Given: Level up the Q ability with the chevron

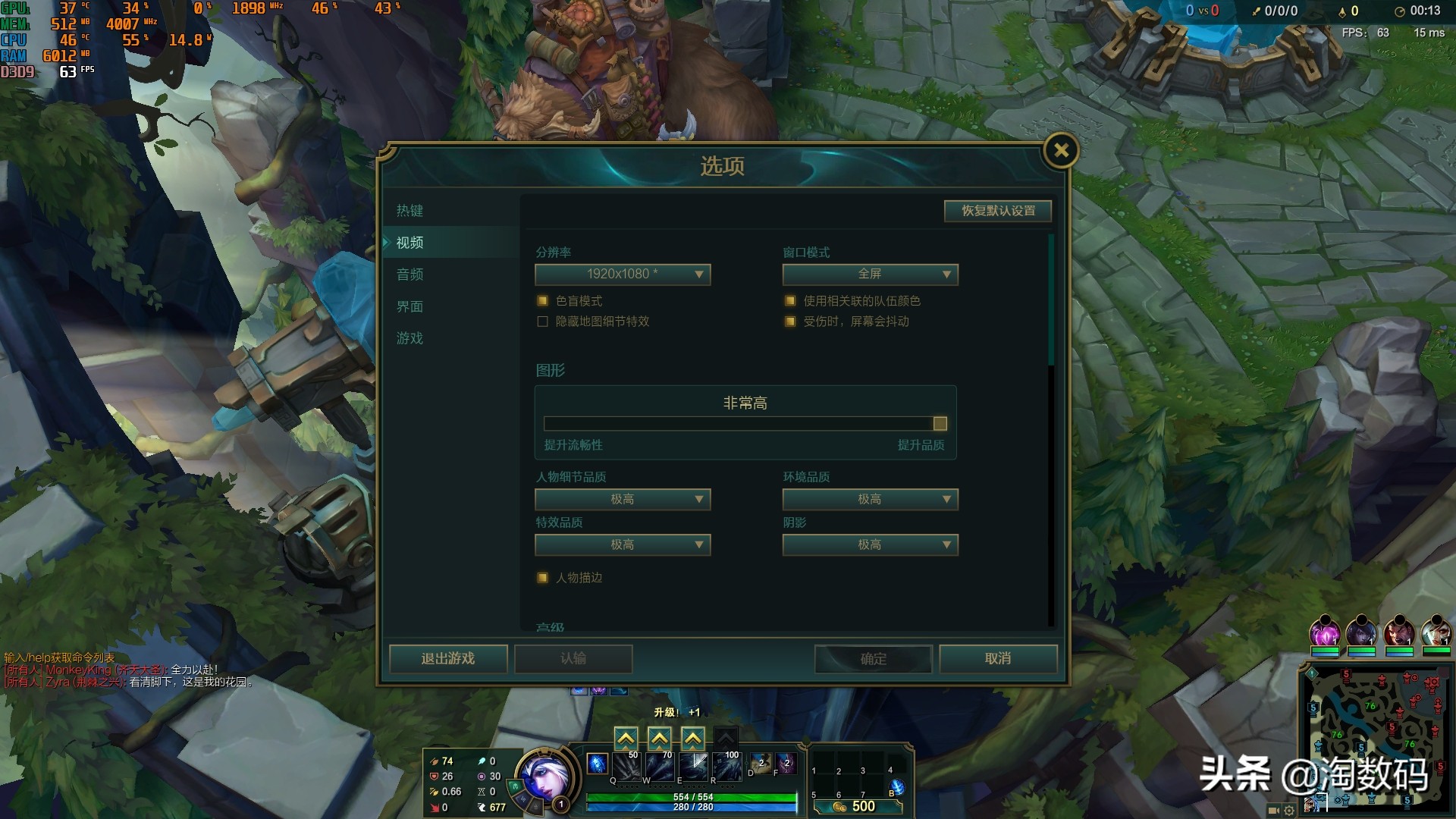Looking at the screenshot, I should point(625,736).
